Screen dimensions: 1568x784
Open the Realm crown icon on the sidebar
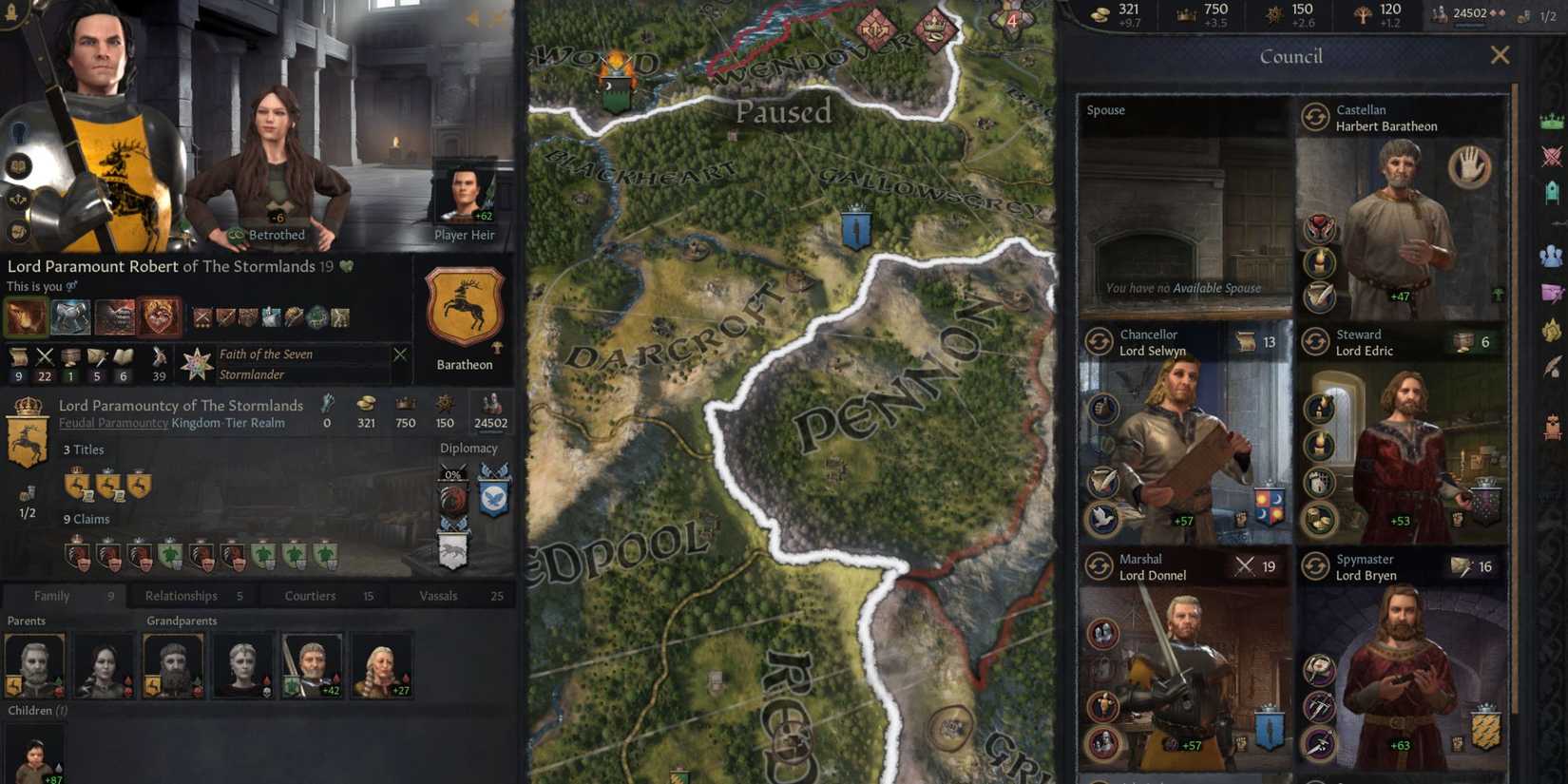[1552, 121]
